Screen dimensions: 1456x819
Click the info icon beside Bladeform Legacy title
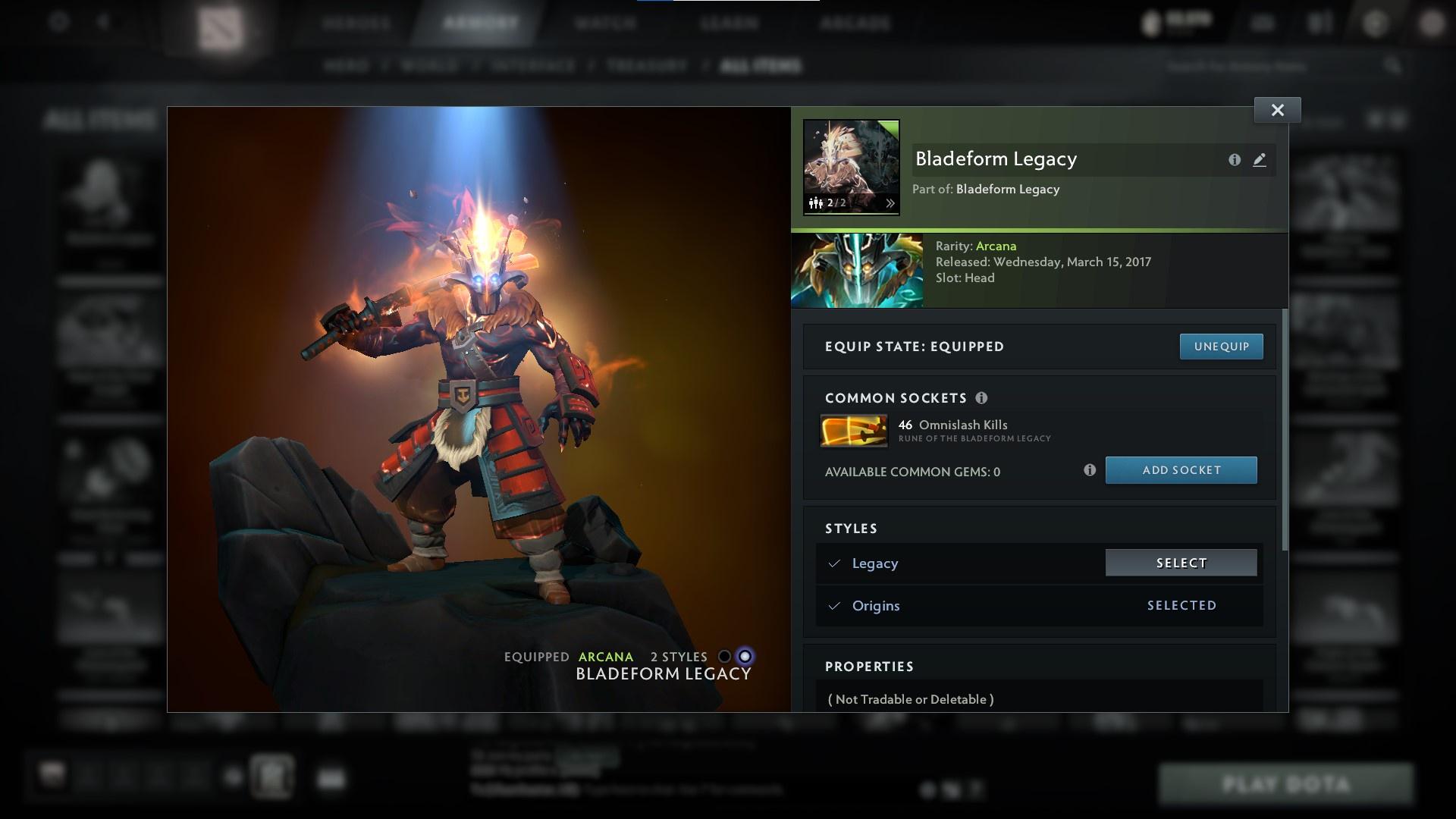1235,160
